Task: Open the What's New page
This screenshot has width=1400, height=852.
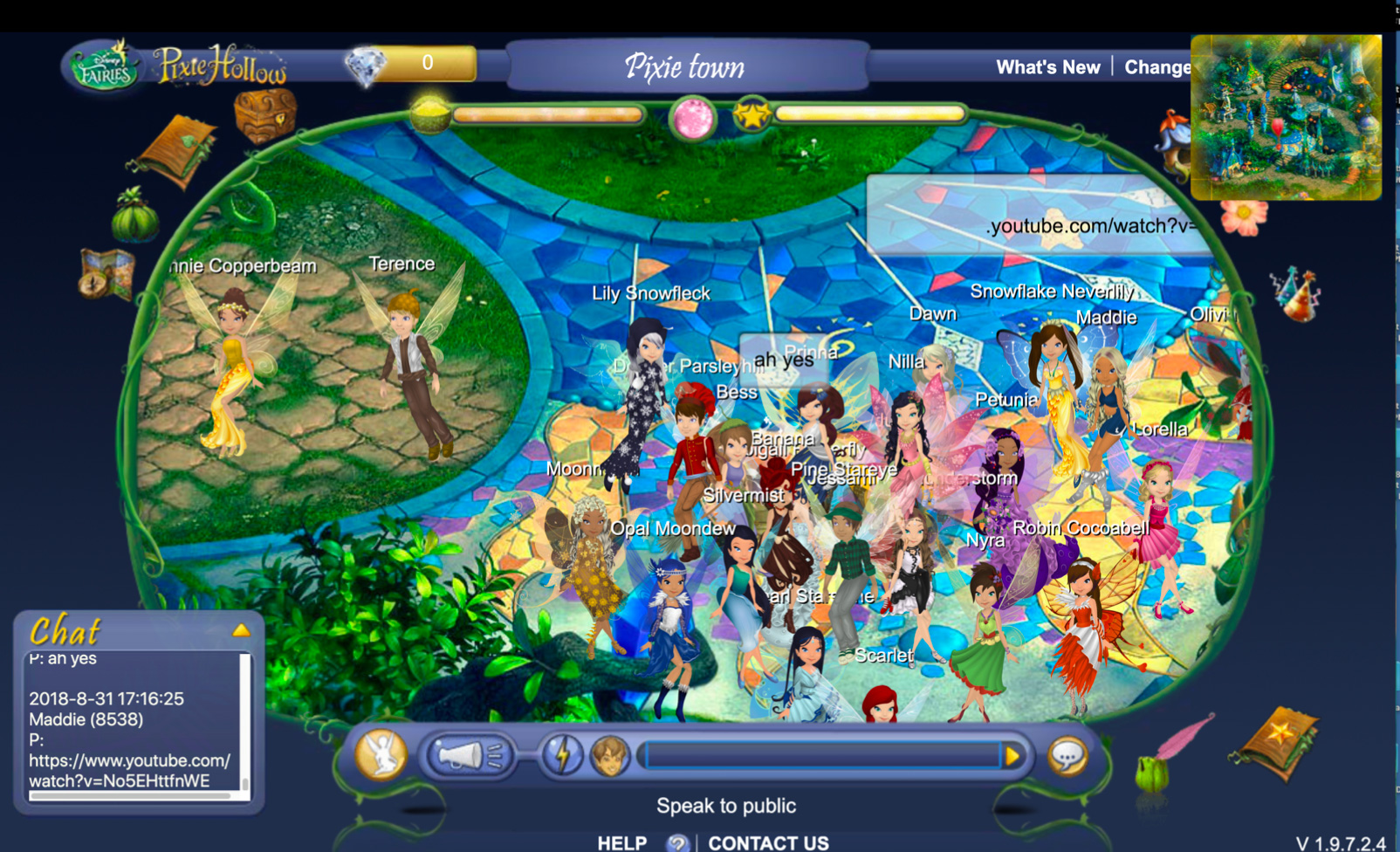Action: click(1047, 67)
